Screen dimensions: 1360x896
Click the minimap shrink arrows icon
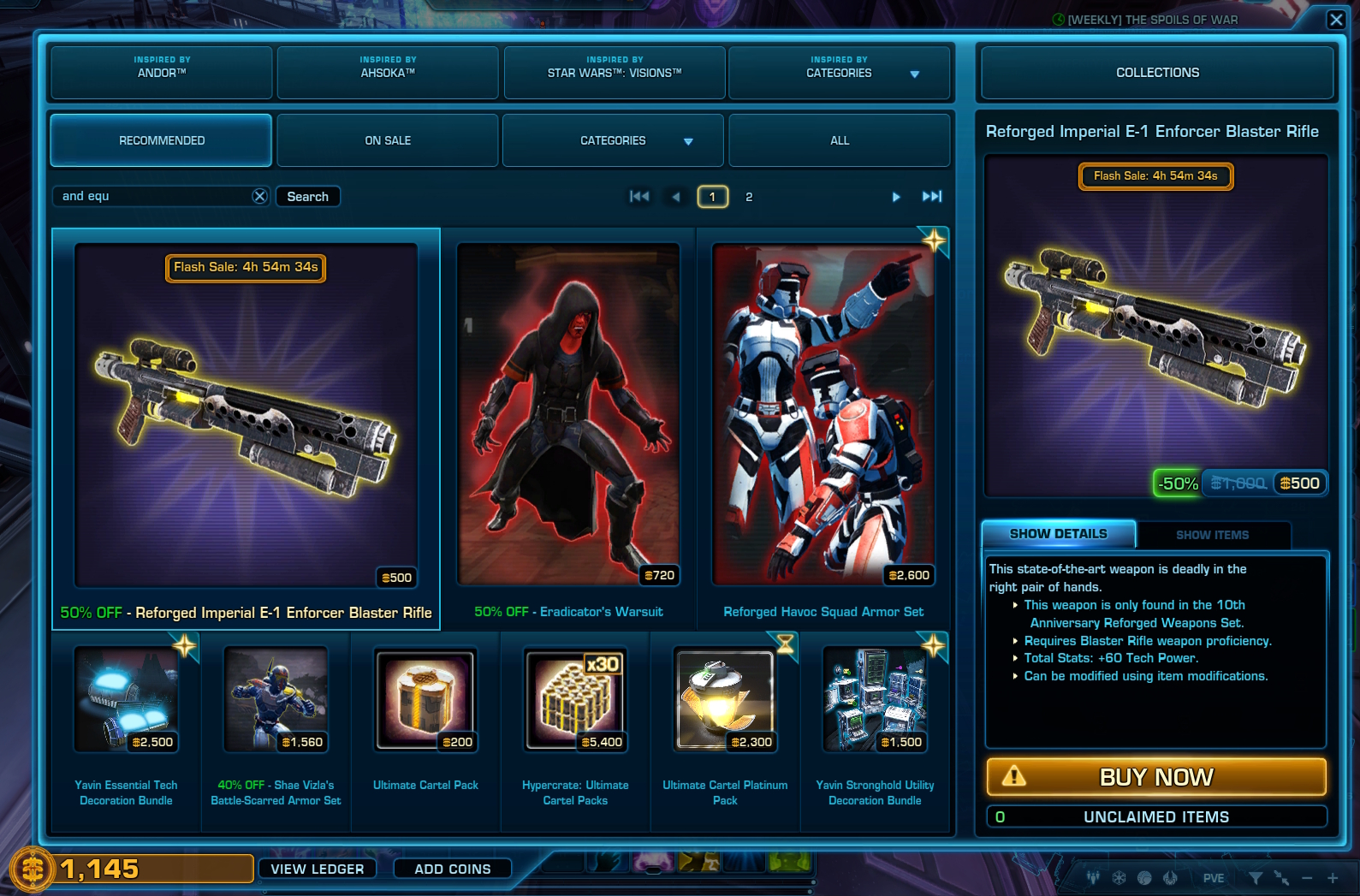click(1281, 878)
